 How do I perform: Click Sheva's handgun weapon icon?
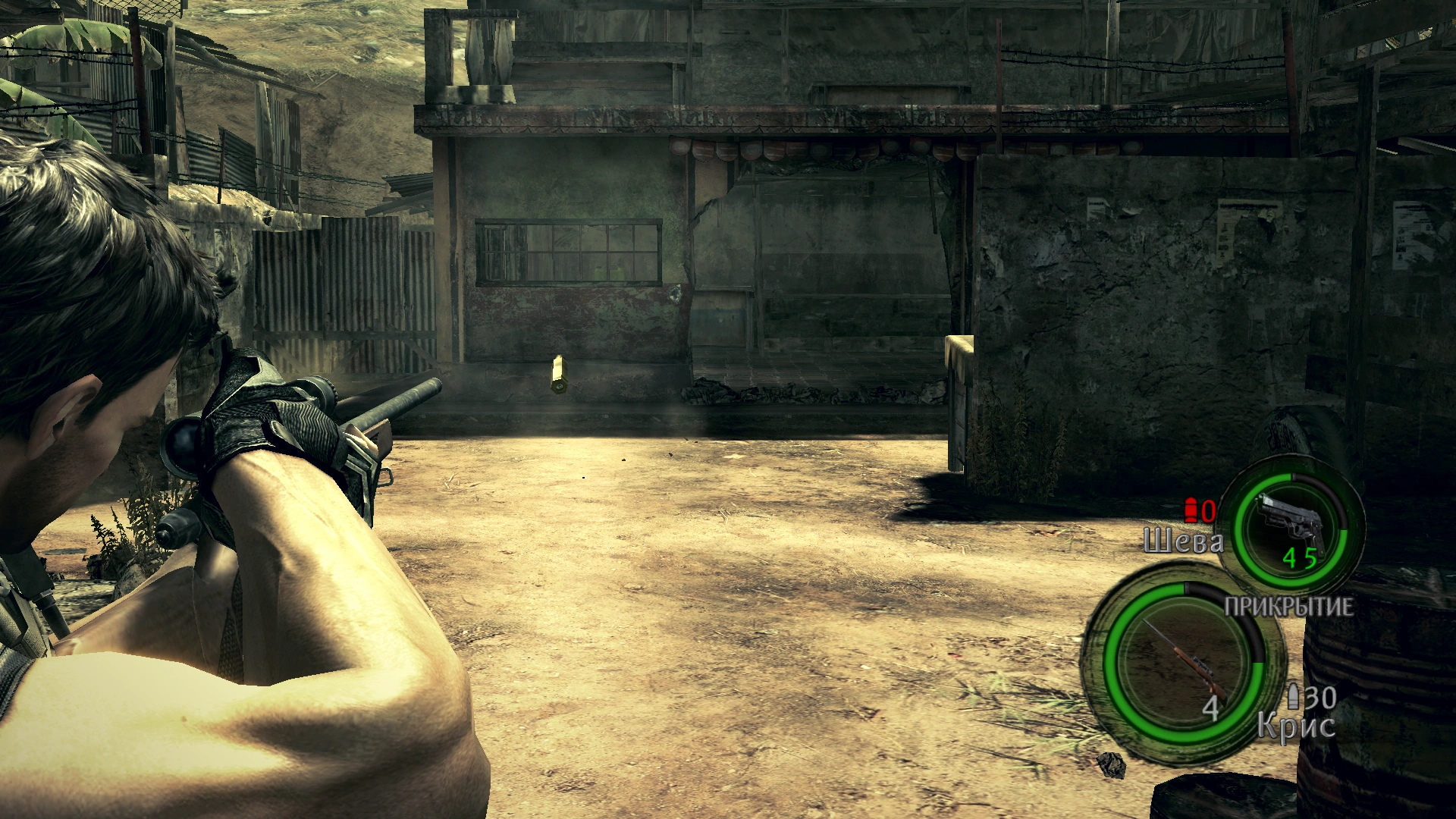pyautogui.click(x=1292, y=523)
